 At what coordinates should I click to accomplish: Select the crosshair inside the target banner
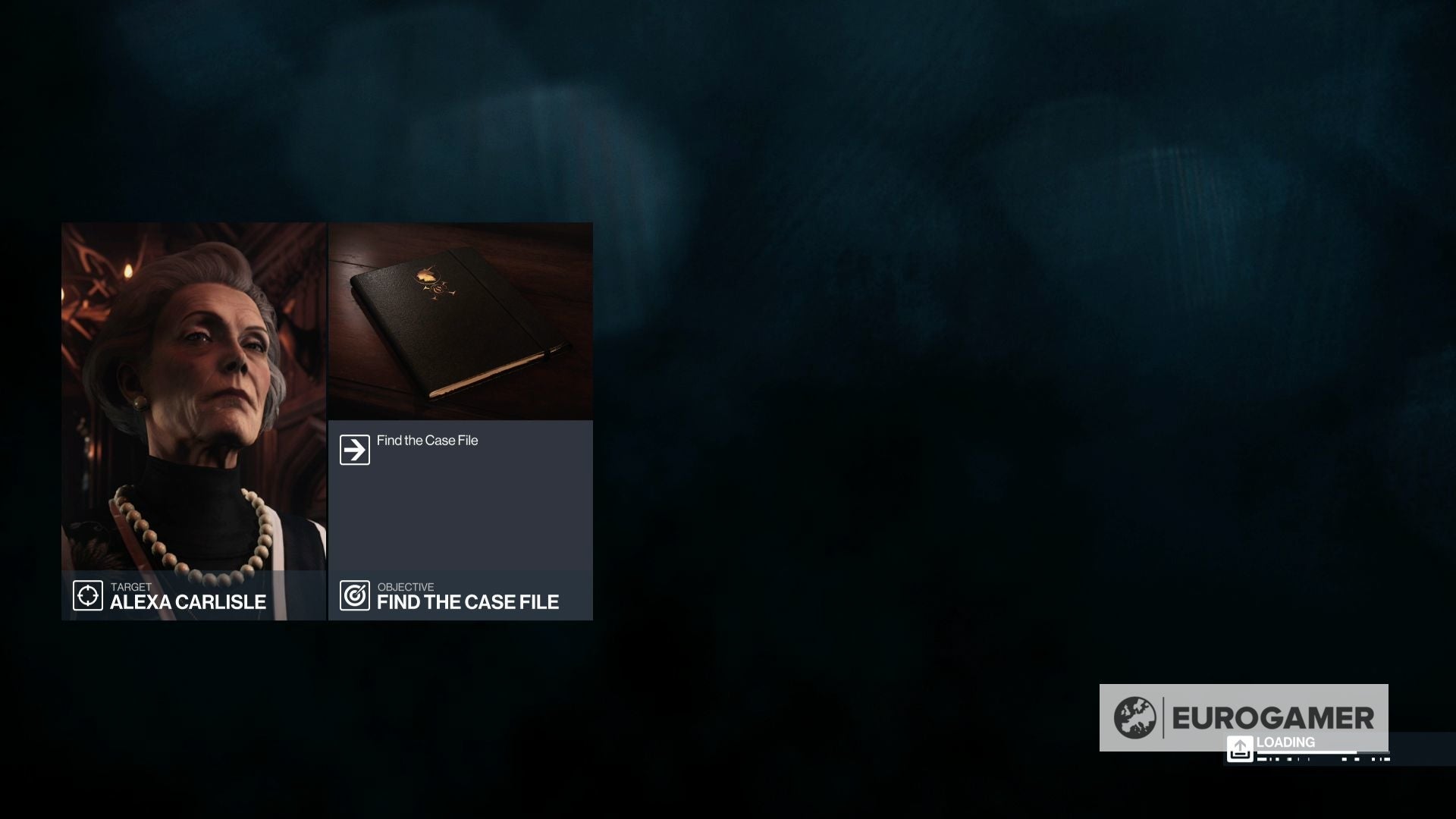88,595
